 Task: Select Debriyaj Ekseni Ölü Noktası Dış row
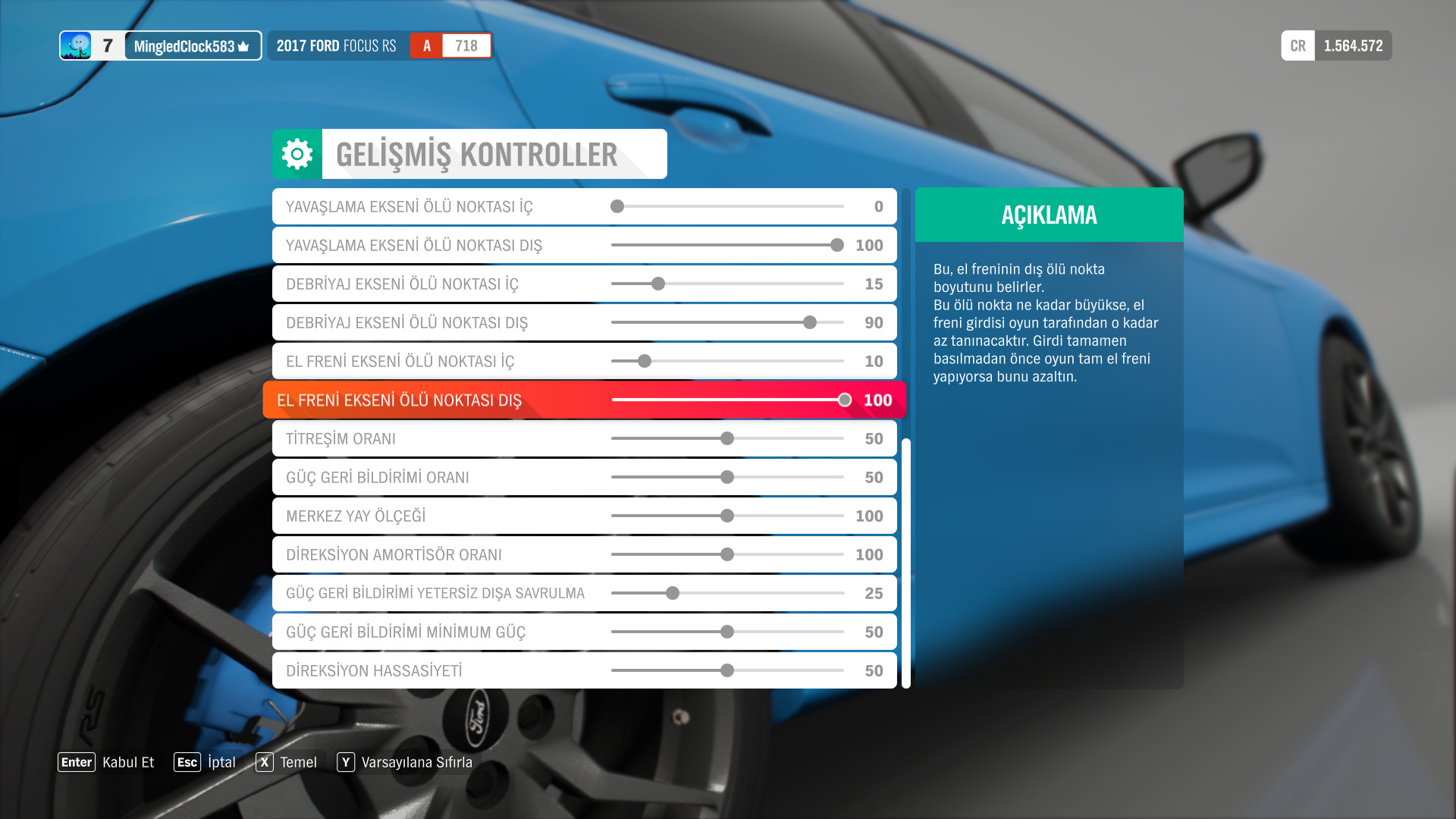[584, 322]
